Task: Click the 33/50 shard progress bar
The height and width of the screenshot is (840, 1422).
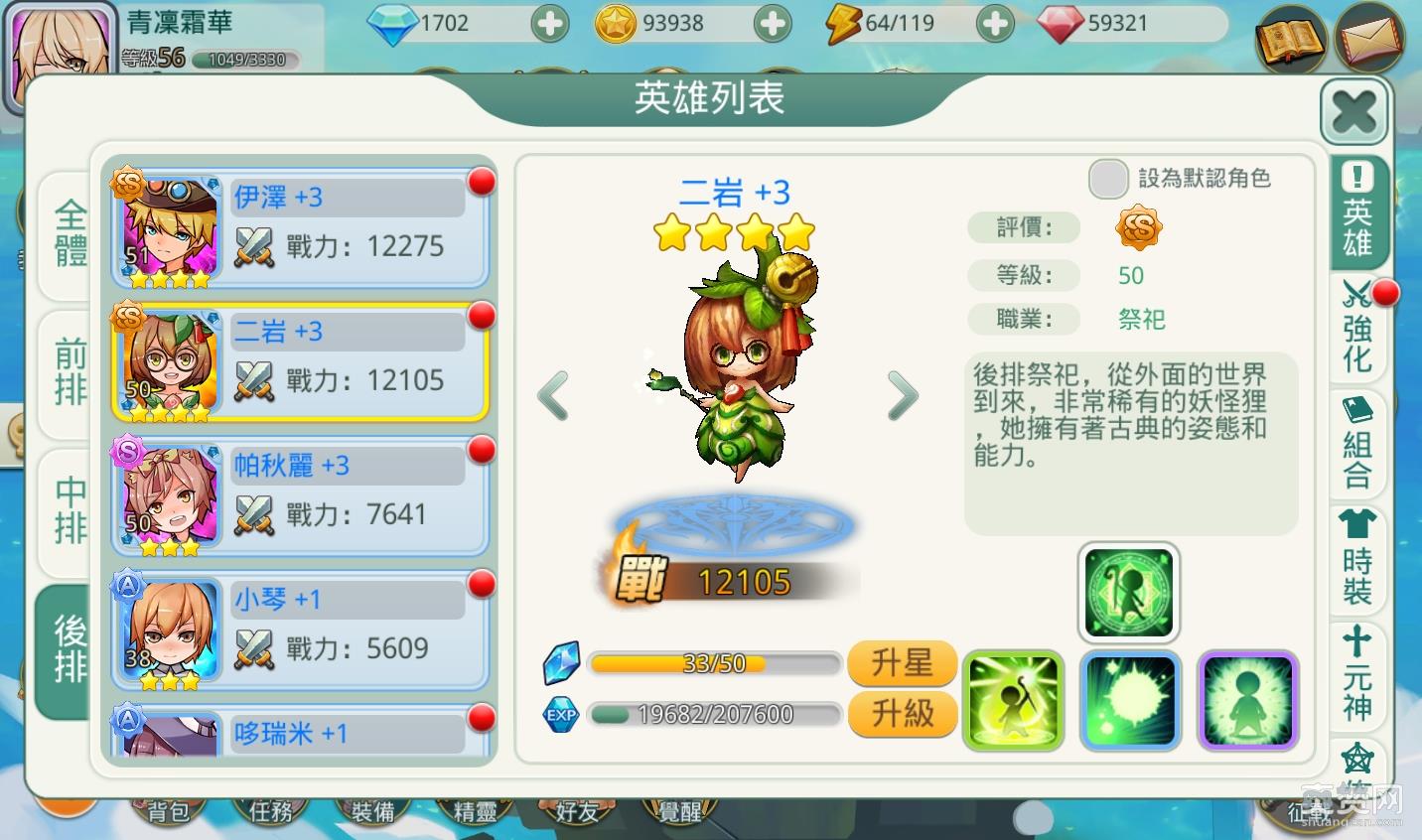Action: (x=713, y=662)
